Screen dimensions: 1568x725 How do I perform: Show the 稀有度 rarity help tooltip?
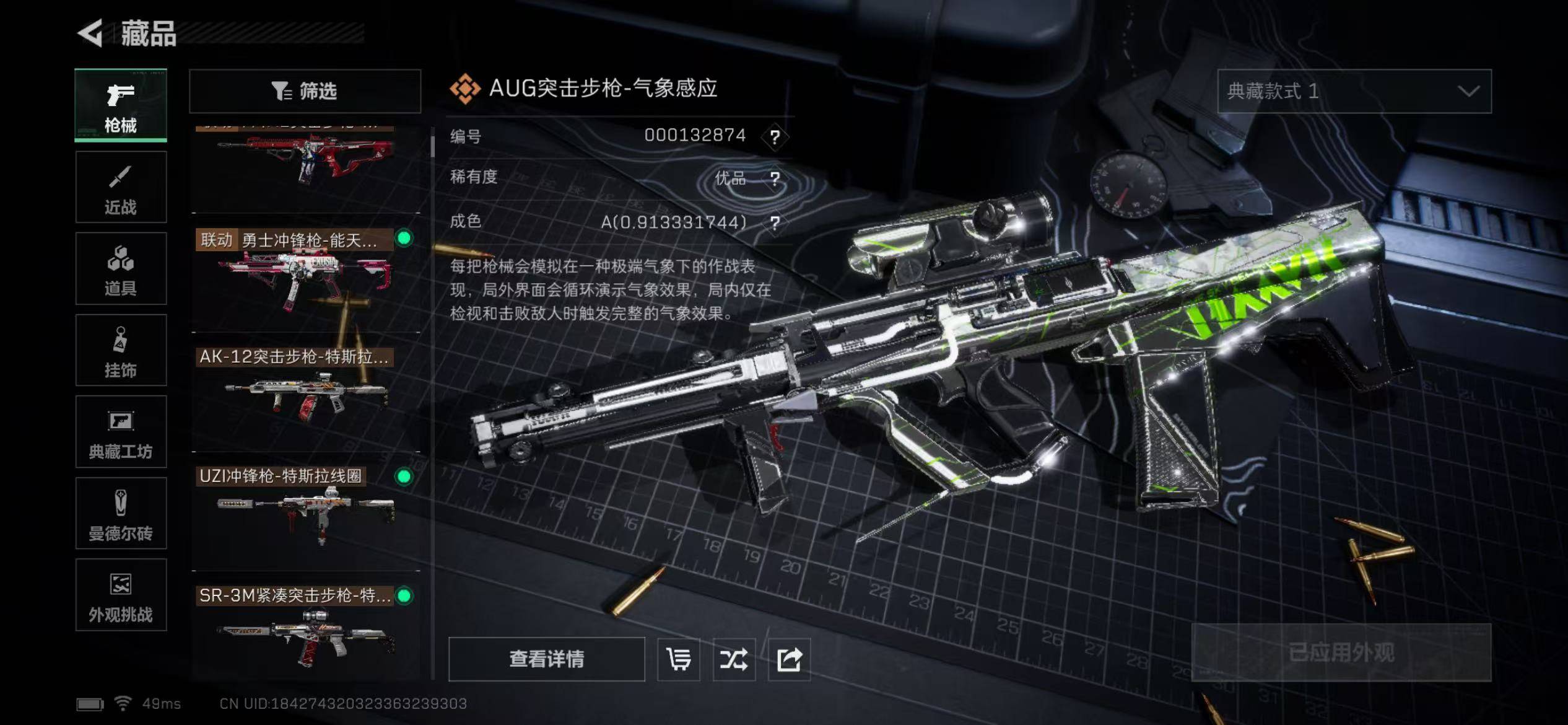pos(775,178)
